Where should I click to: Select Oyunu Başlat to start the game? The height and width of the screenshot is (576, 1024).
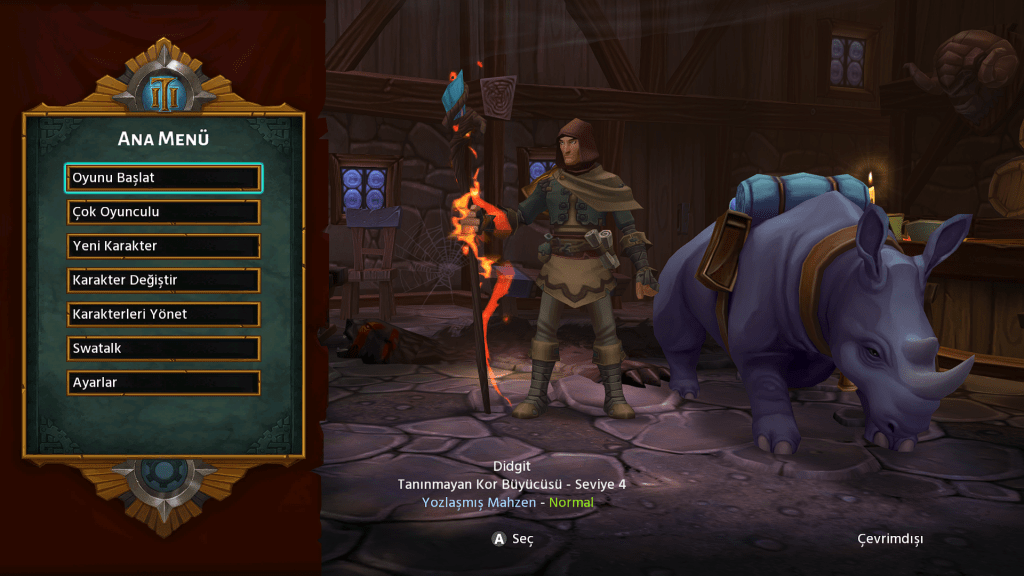(163, 178)
